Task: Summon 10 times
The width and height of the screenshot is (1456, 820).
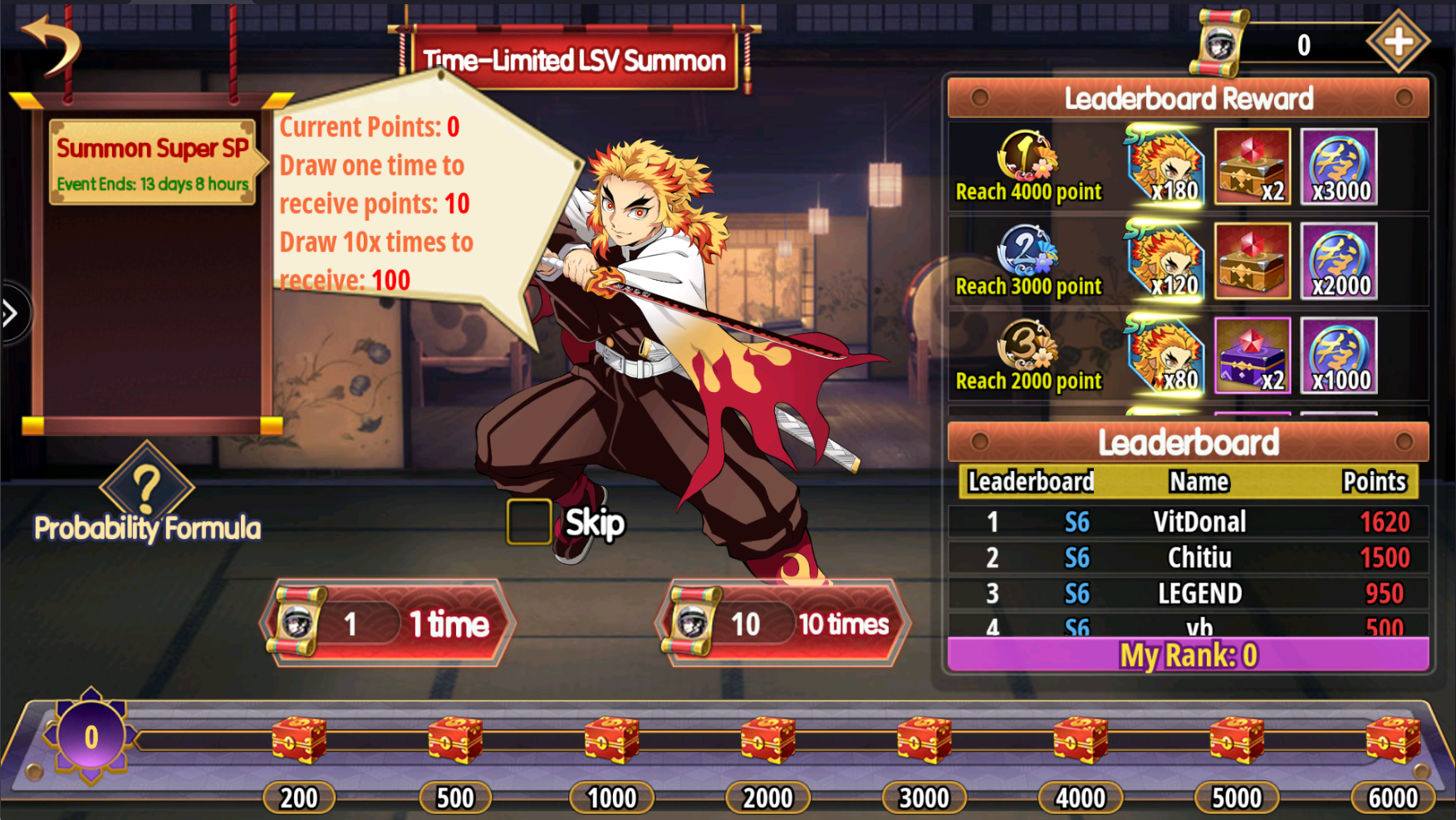Action: (783, 623)
